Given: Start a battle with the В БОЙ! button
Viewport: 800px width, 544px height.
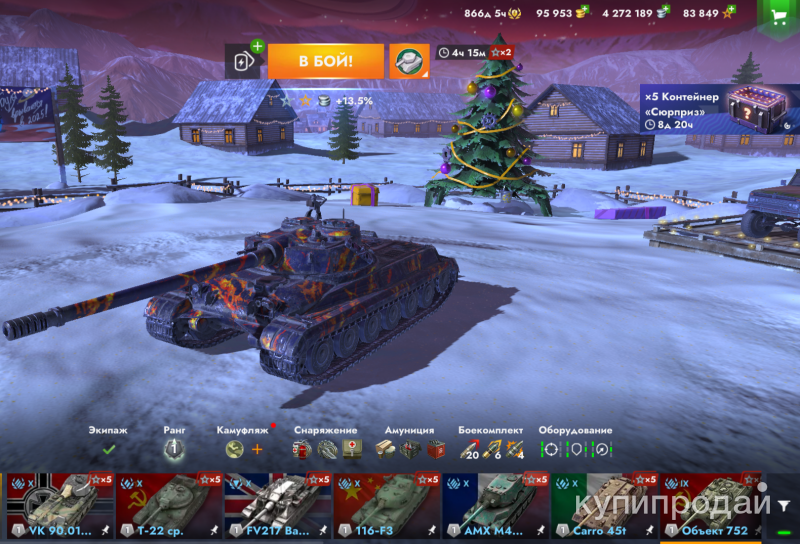Looking at the screenshot, I should (x=325, y=61).
